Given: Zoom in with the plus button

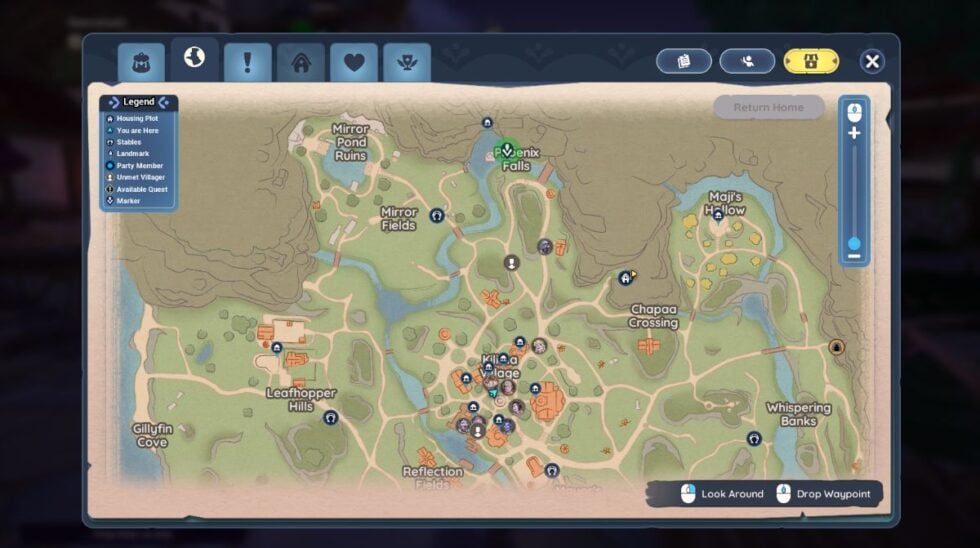Looking at the screenshot, I should [854, 133].
